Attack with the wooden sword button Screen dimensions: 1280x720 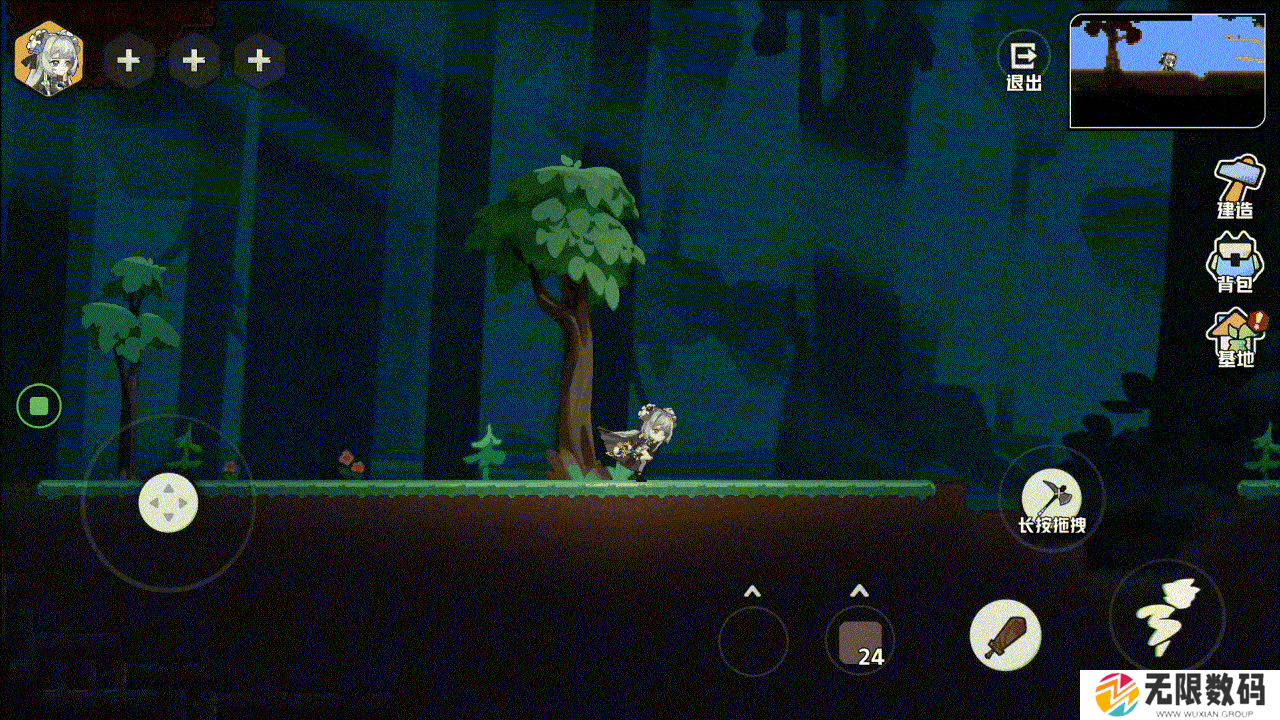(1005, 635)
